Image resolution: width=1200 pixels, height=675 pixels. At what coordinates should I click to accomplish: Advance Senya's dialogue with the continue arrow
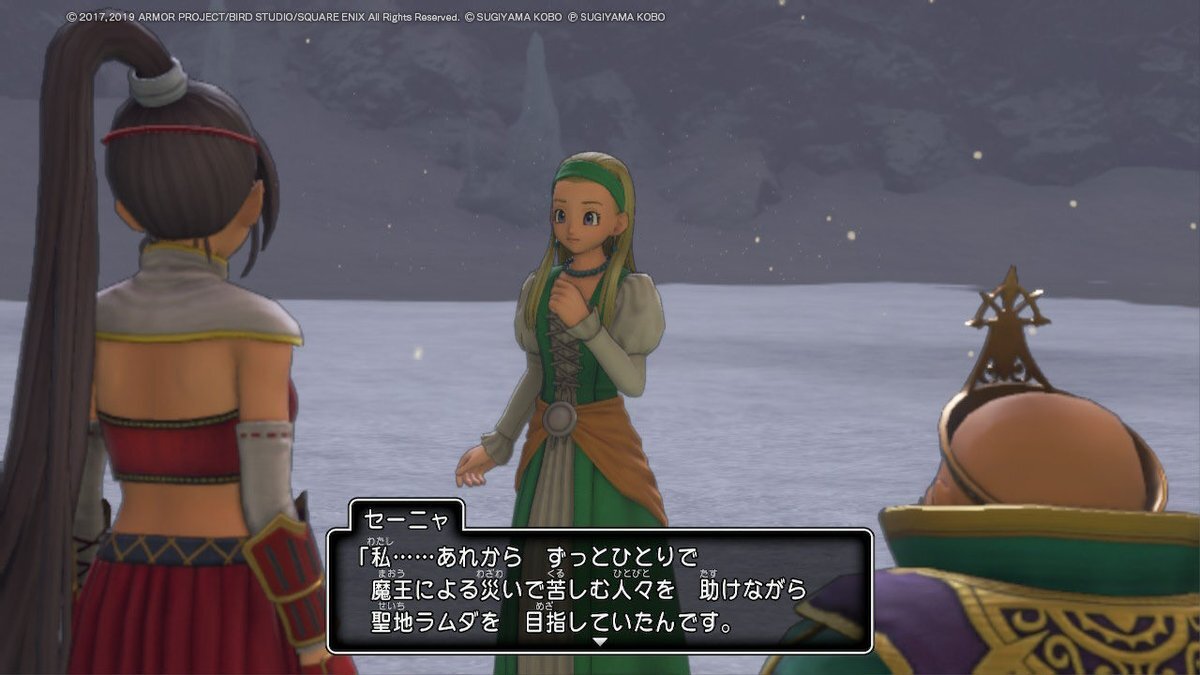tap(599, 641)
